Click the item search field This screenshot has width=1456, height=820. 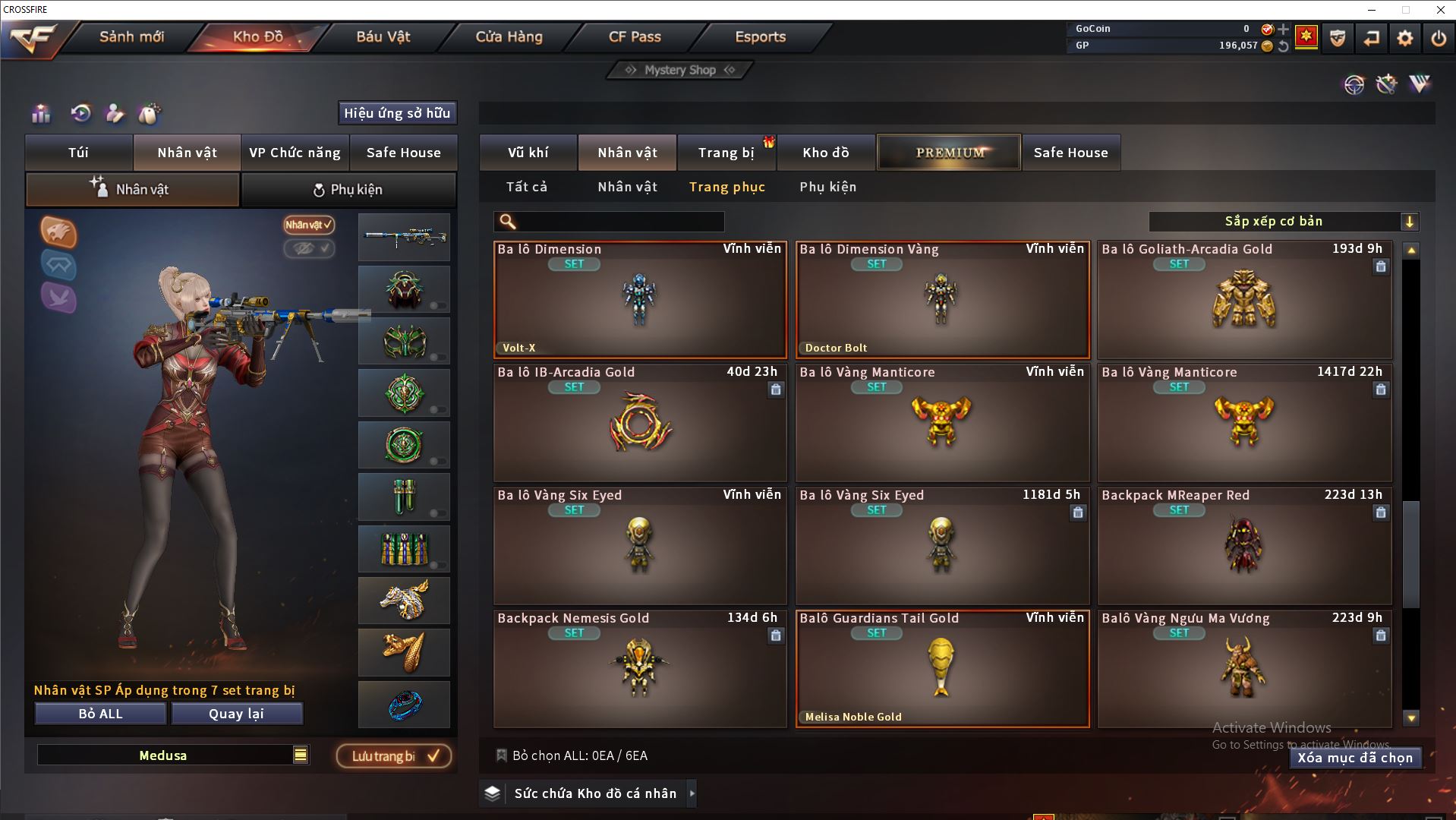click(619, 222)
